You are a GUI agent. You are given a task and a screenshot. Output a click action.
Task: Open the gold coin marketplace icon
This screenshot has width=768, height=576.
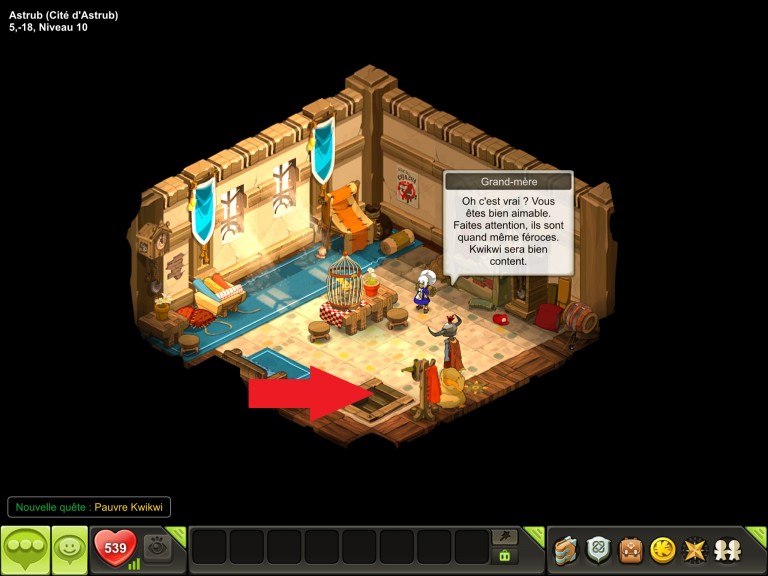tap(662, 549)
